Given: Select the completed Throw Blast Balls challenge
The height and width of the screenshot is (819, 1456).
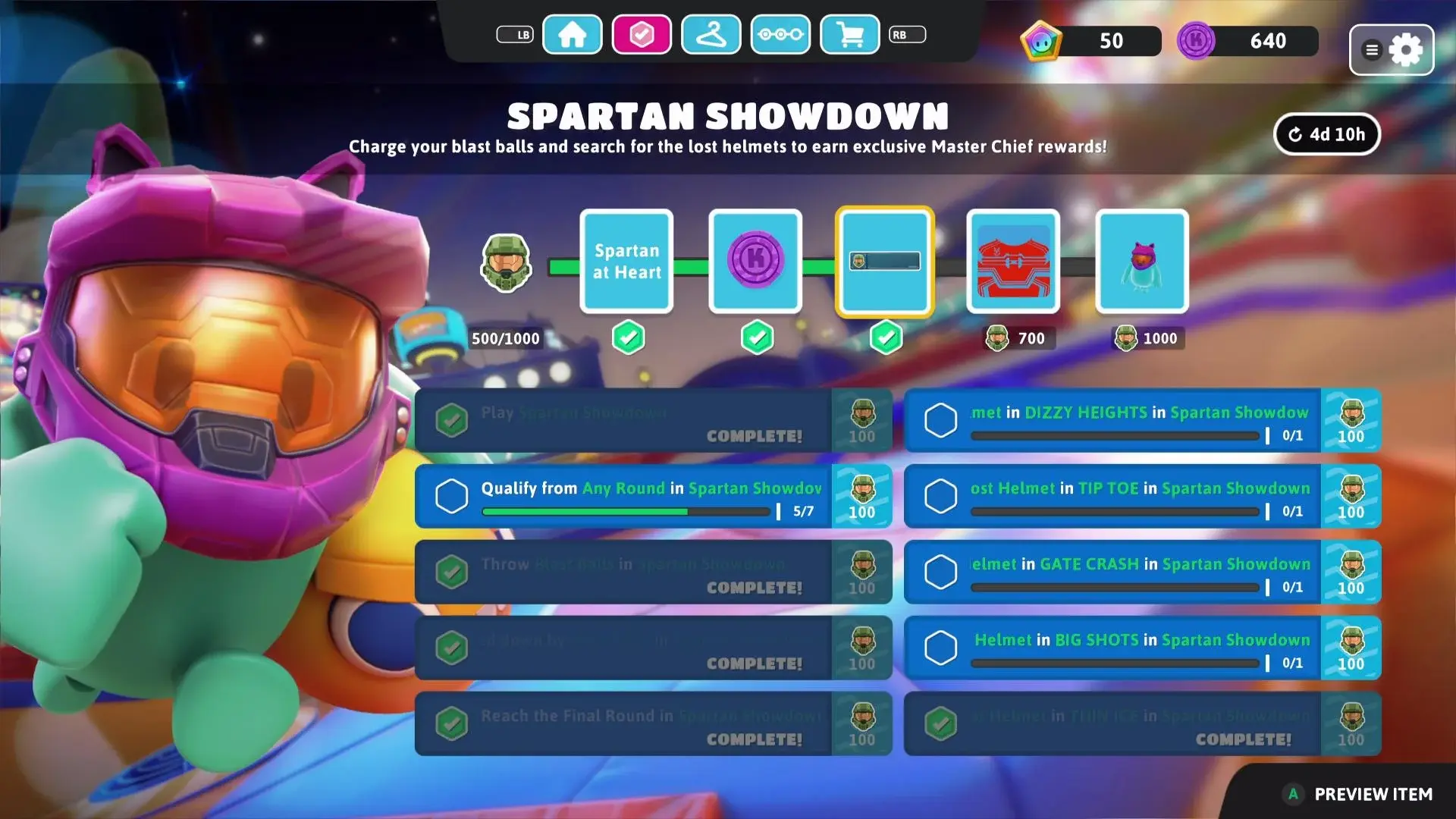Looking at the screenshot, I should point(652,573).
